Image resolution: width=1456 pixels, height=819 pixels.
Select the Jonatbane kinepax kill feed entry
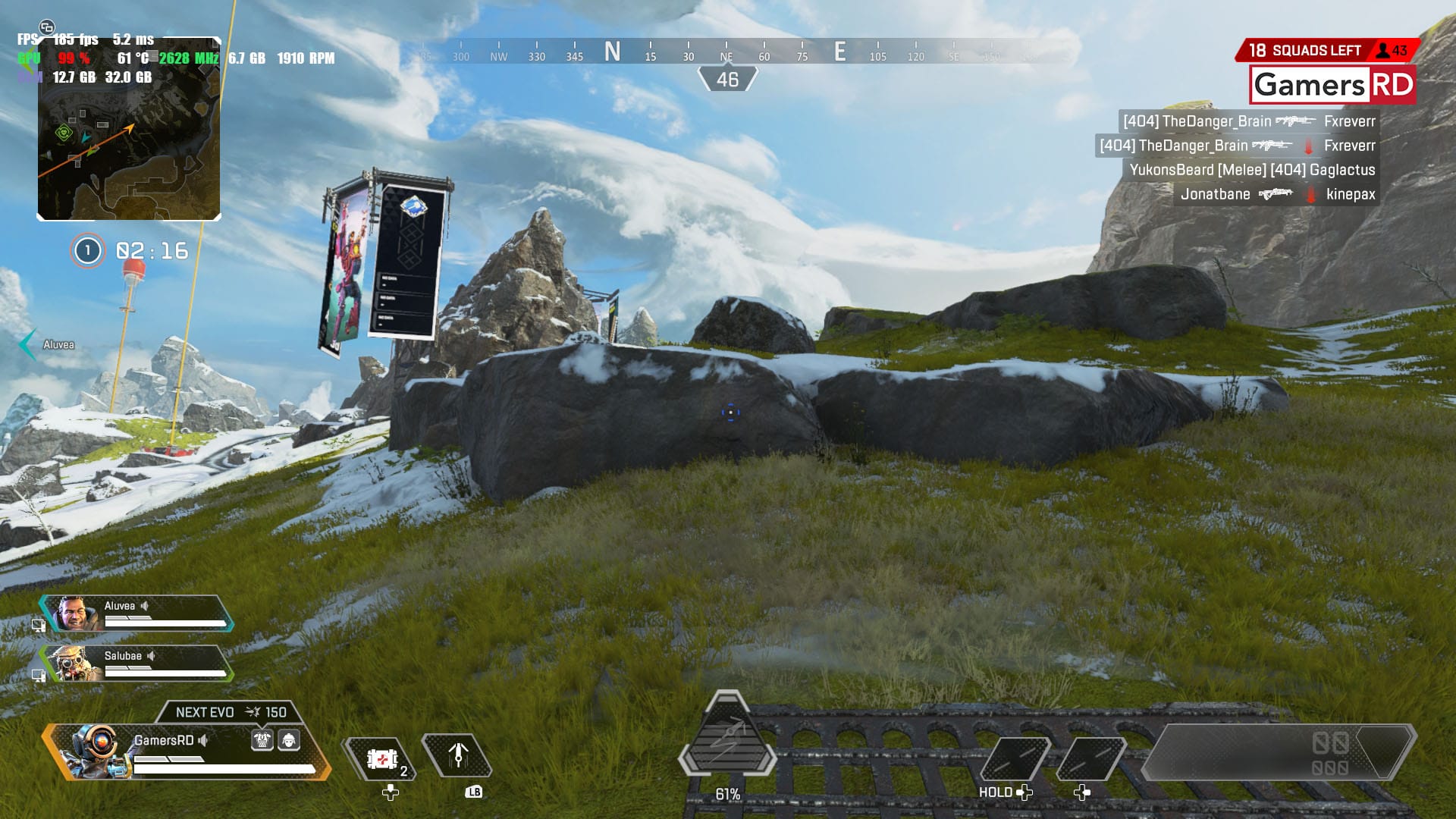1276,194
